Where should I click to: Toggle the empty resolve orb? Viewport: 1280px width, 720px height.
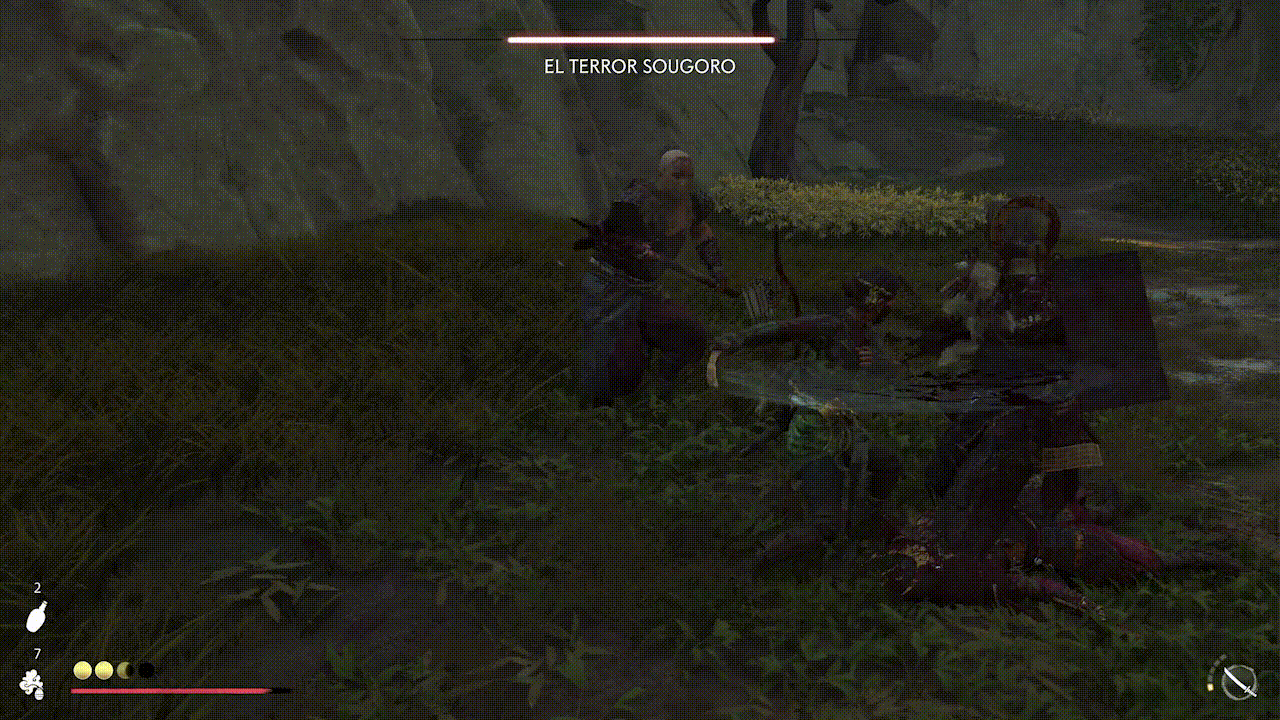[145, 668]
